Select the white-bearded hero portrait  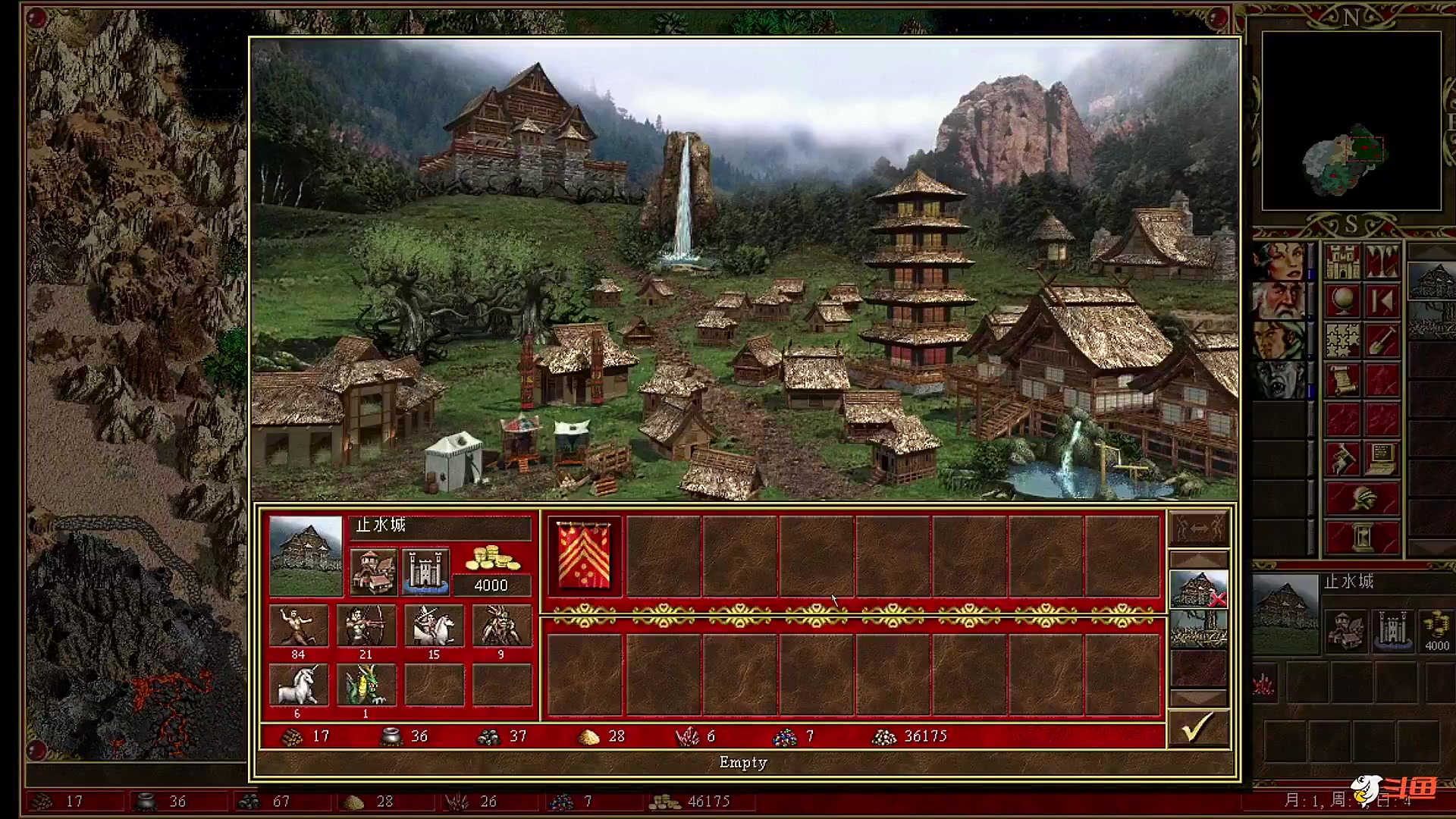(x=1279, y=301)
